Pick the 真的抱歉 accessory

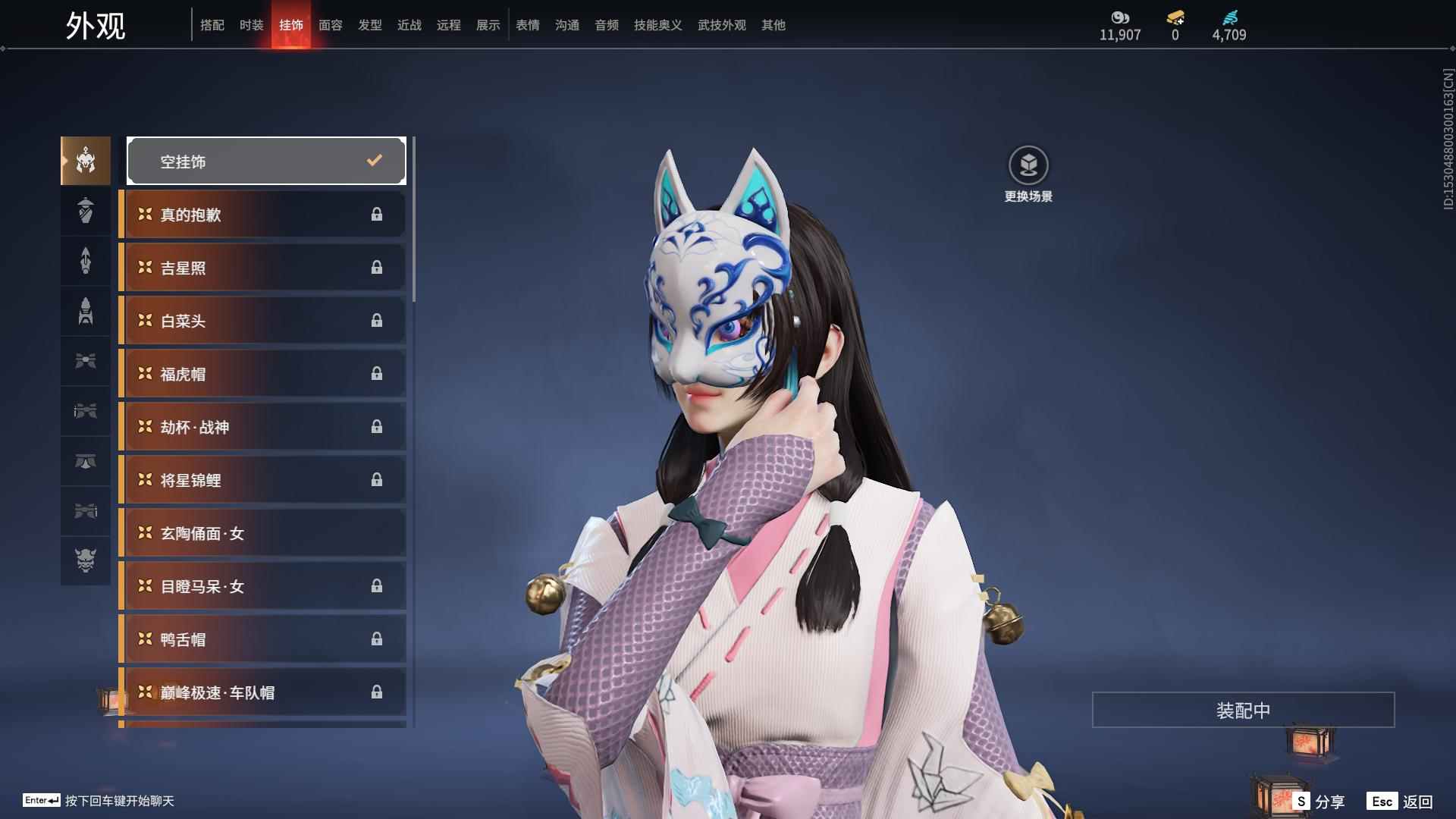tap(263, 215)
